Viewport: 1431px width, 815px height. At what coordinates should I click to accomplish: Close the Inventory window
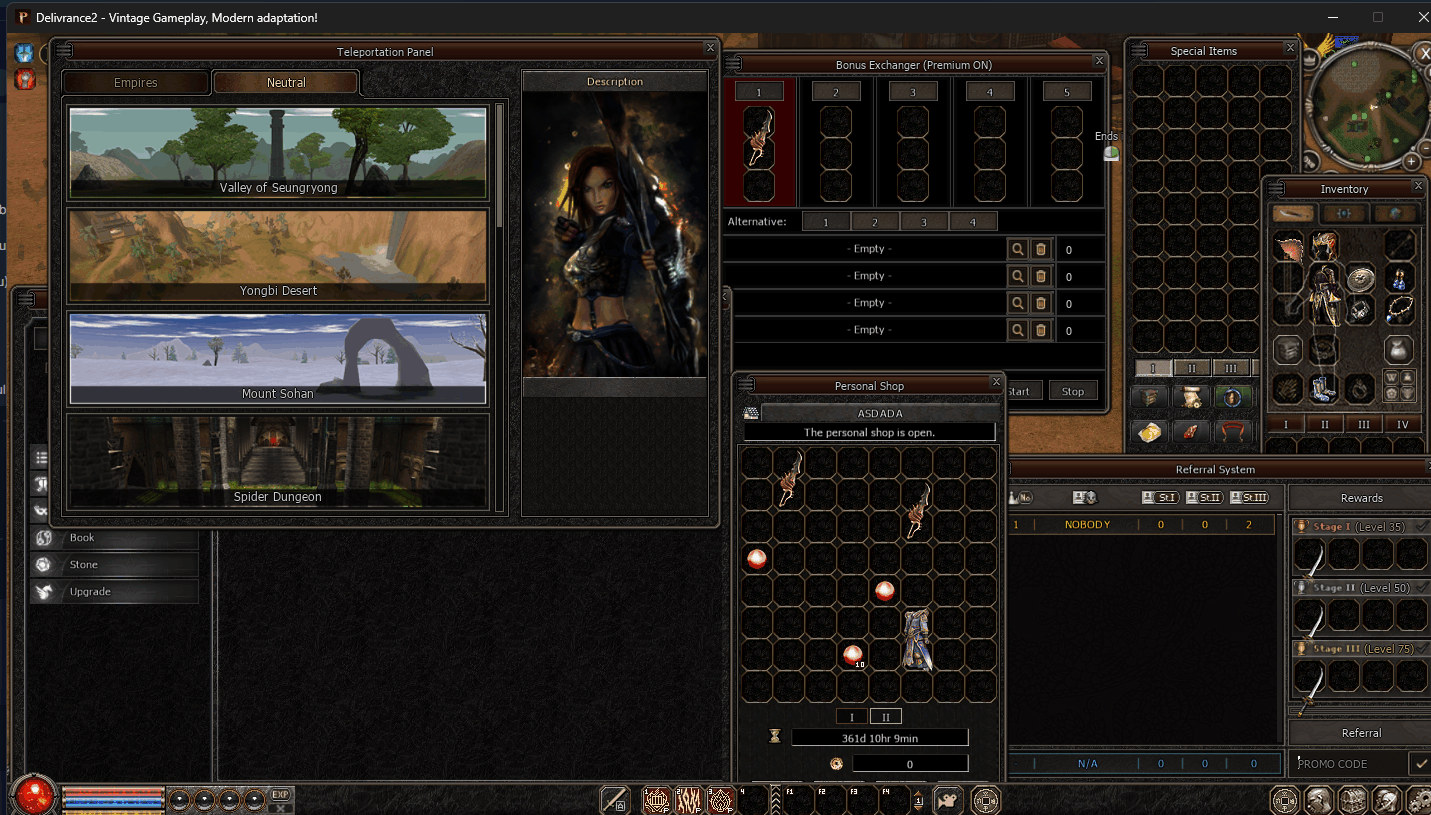1418,186
